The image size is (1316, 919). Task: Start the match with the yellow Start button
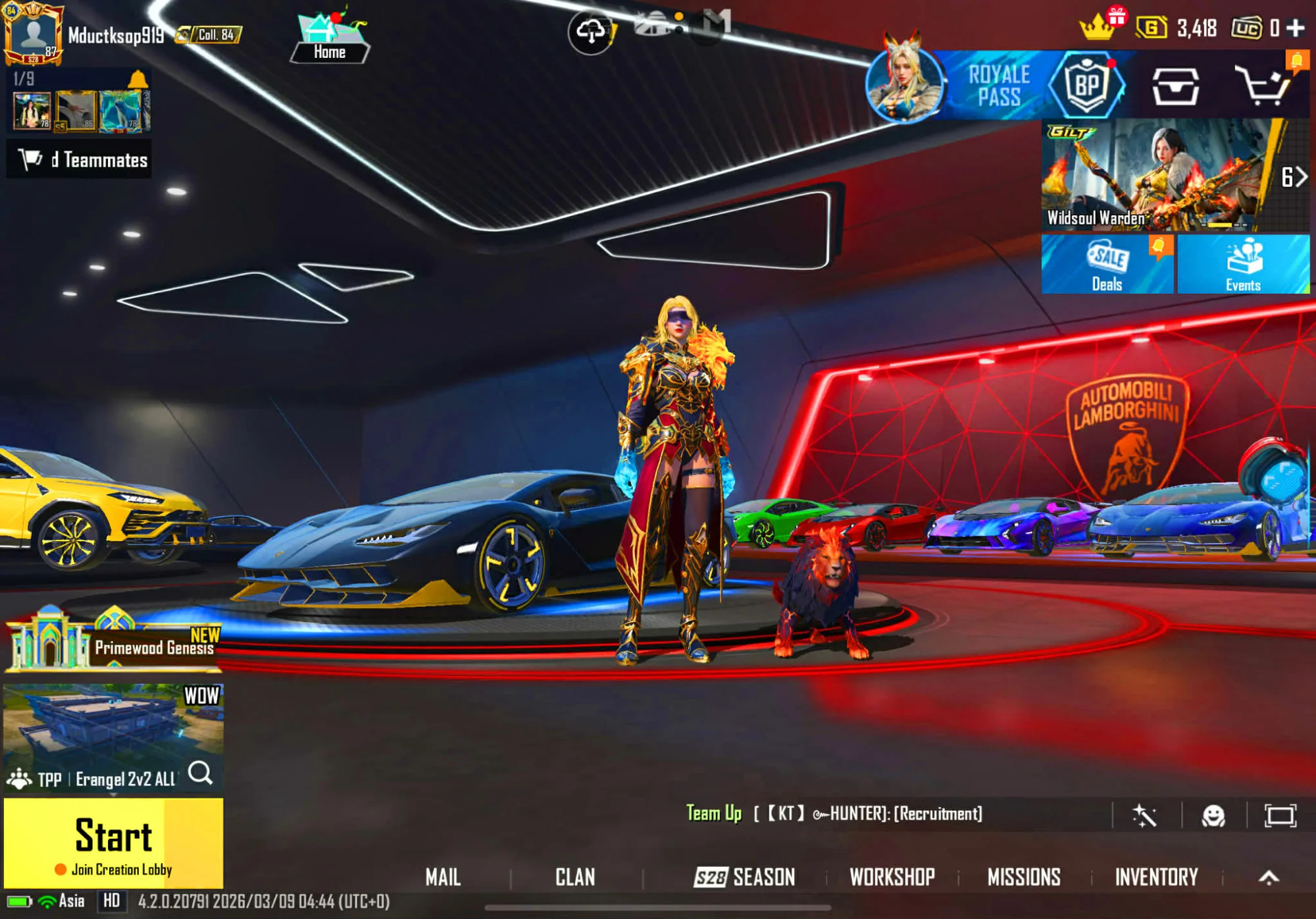click(x=113, y=842)
